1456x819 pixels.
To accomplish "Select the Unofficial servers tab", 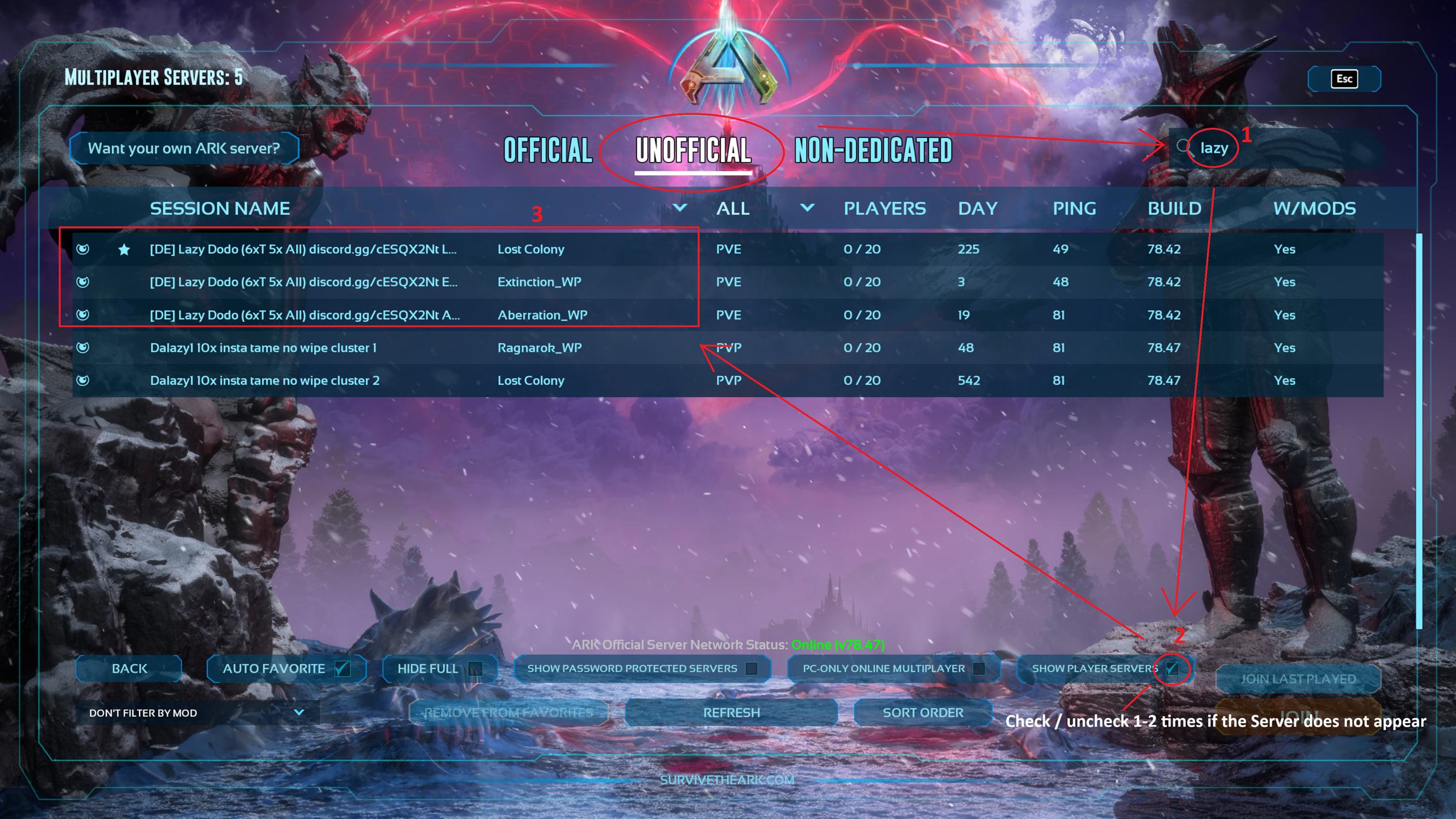I will (x=693, y=151).
